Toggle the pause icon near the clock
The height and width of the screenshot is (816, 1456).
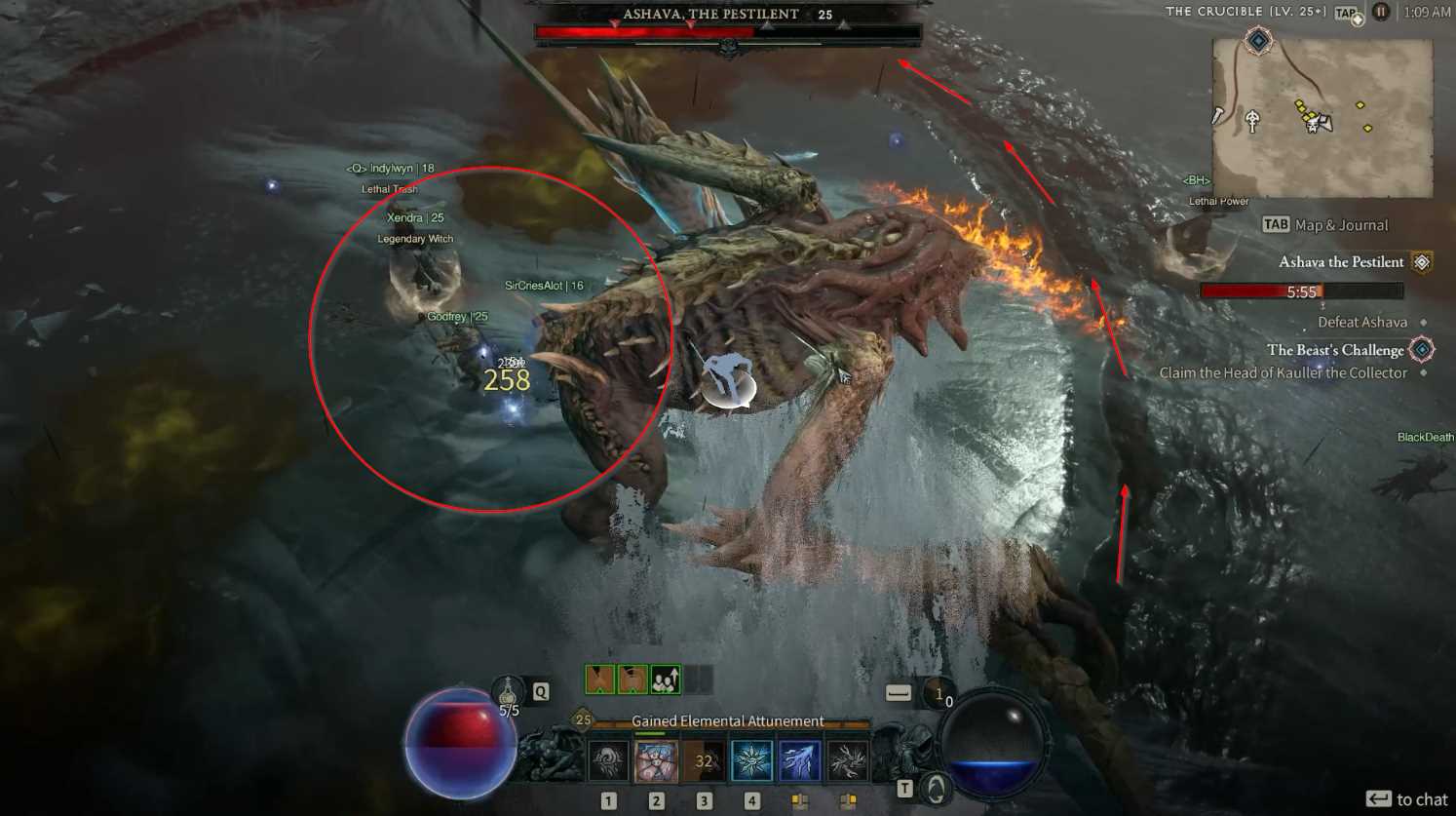coord(1381,12)
